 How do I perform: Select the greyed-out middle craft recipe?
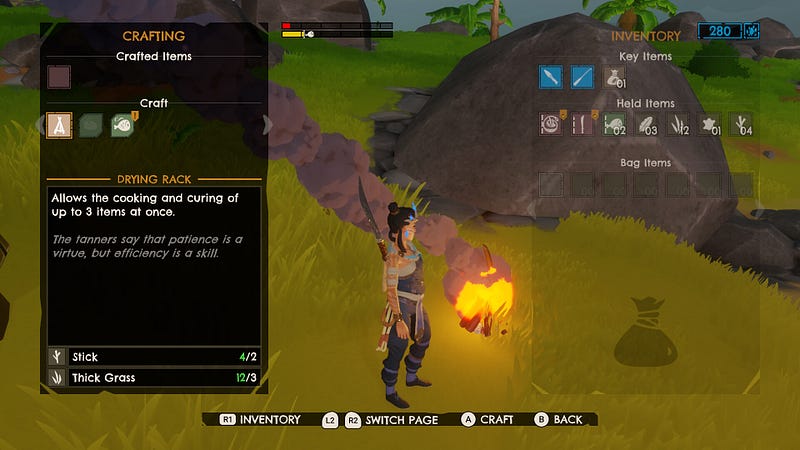click(x=91, y=125)
